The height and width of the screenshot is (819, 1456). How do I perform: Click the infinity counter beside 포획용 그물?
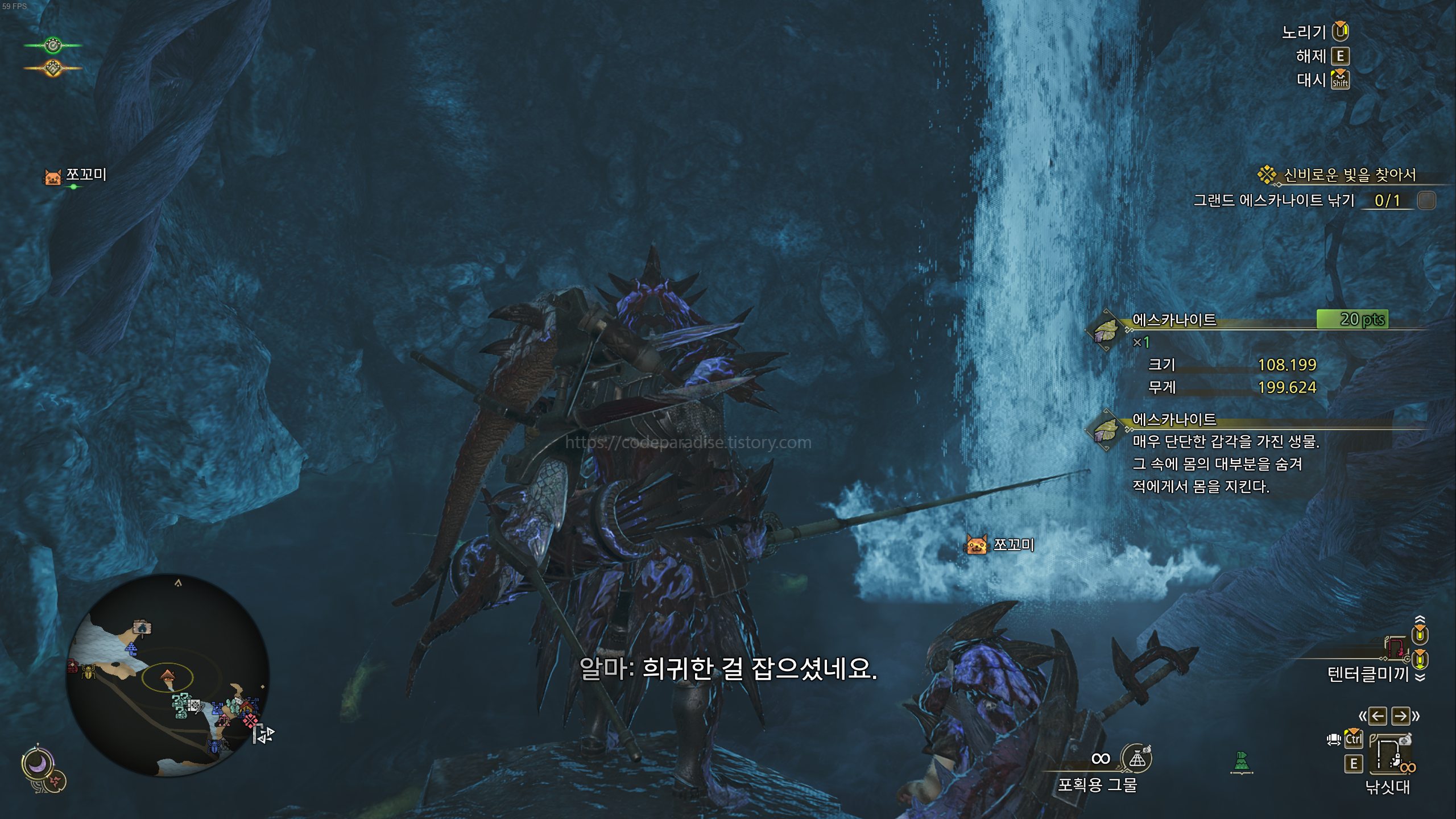click(x=1101, y=759)
